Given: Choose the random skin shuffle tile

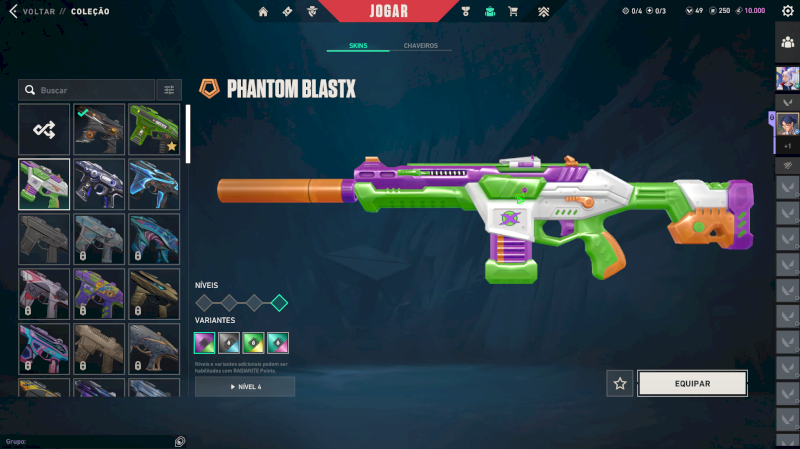Looking at the screenshot, I should (44, 129).
